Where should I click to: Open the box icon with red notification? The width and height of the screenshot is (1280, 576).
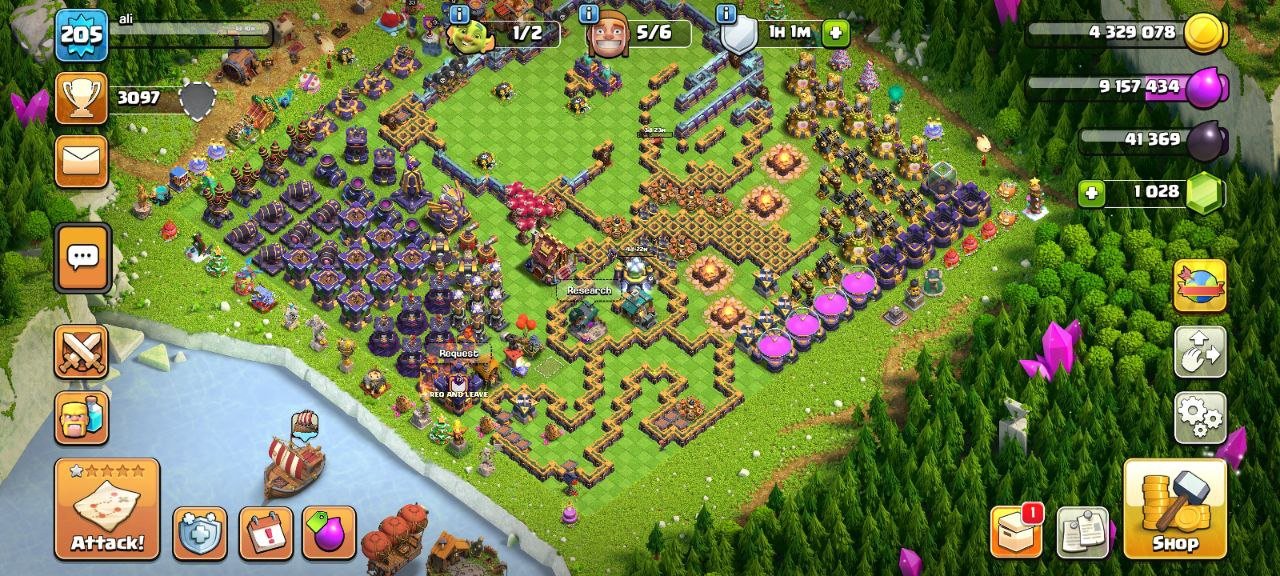coord(1016,531)
